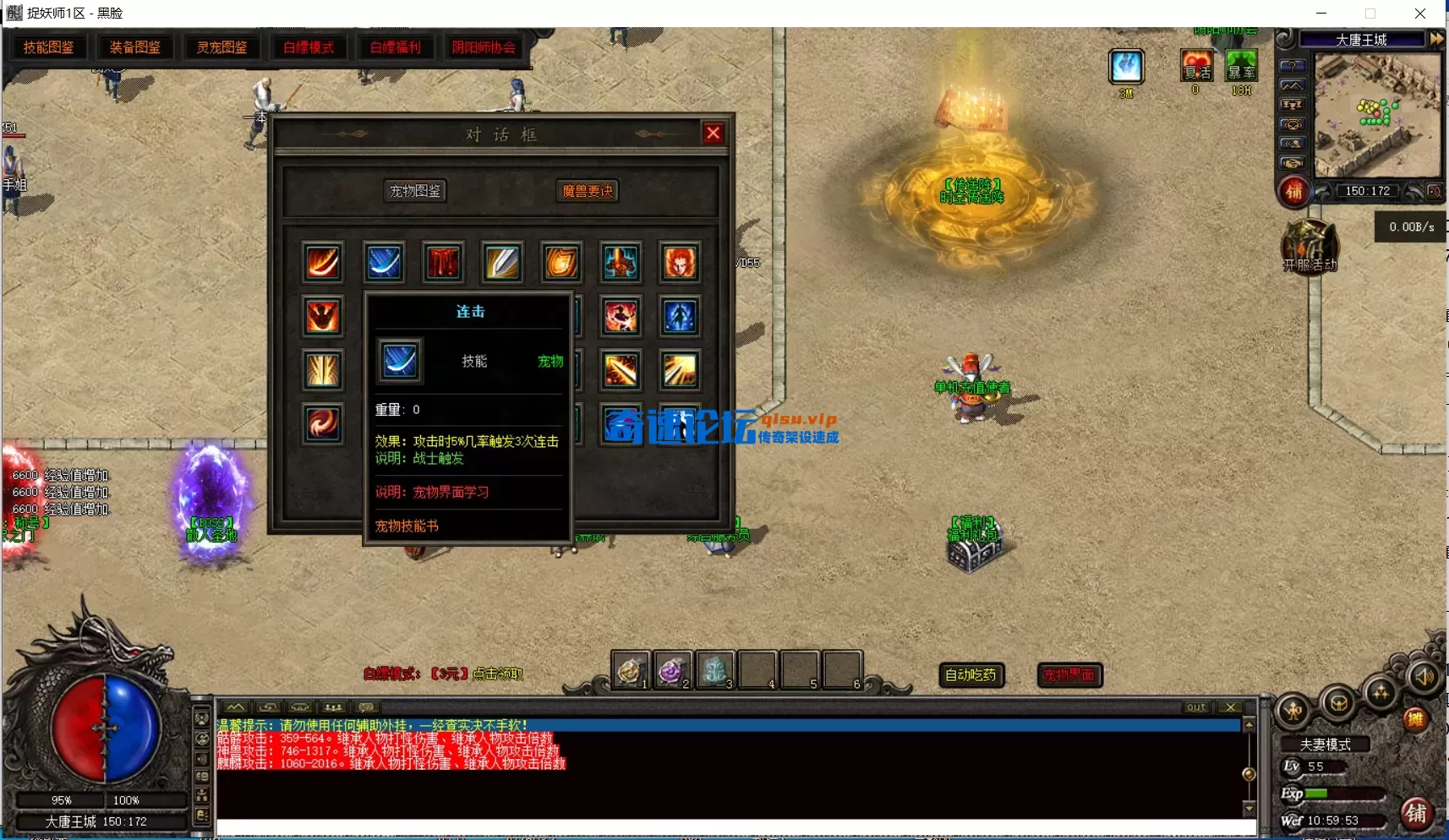
Task: Close the game window
Action: [1420, 14]
